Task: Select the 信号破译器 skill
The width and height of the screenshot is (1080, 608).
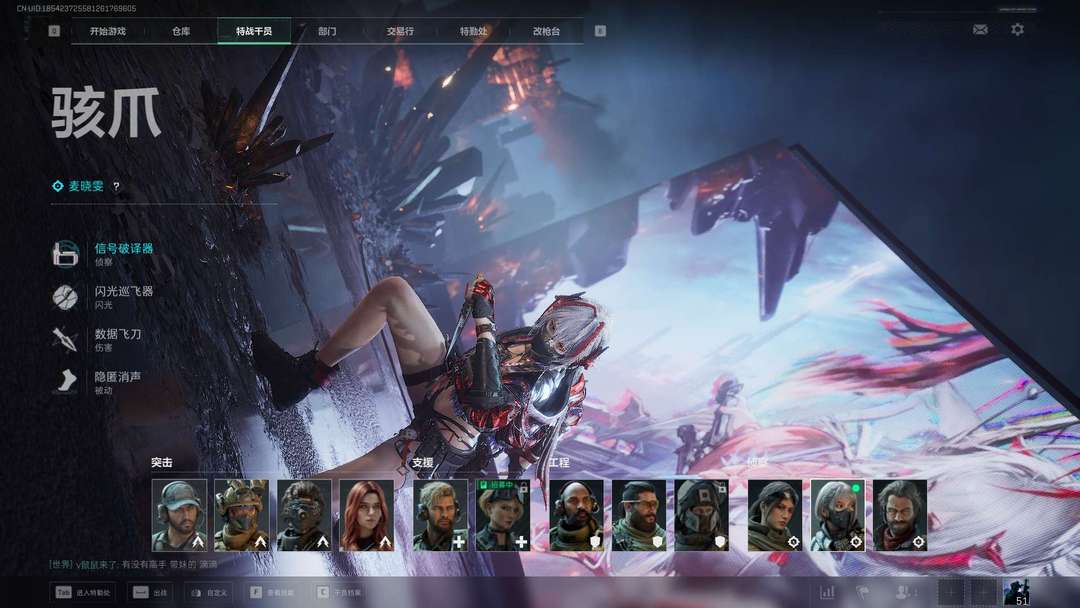Action: click(123, 248)
